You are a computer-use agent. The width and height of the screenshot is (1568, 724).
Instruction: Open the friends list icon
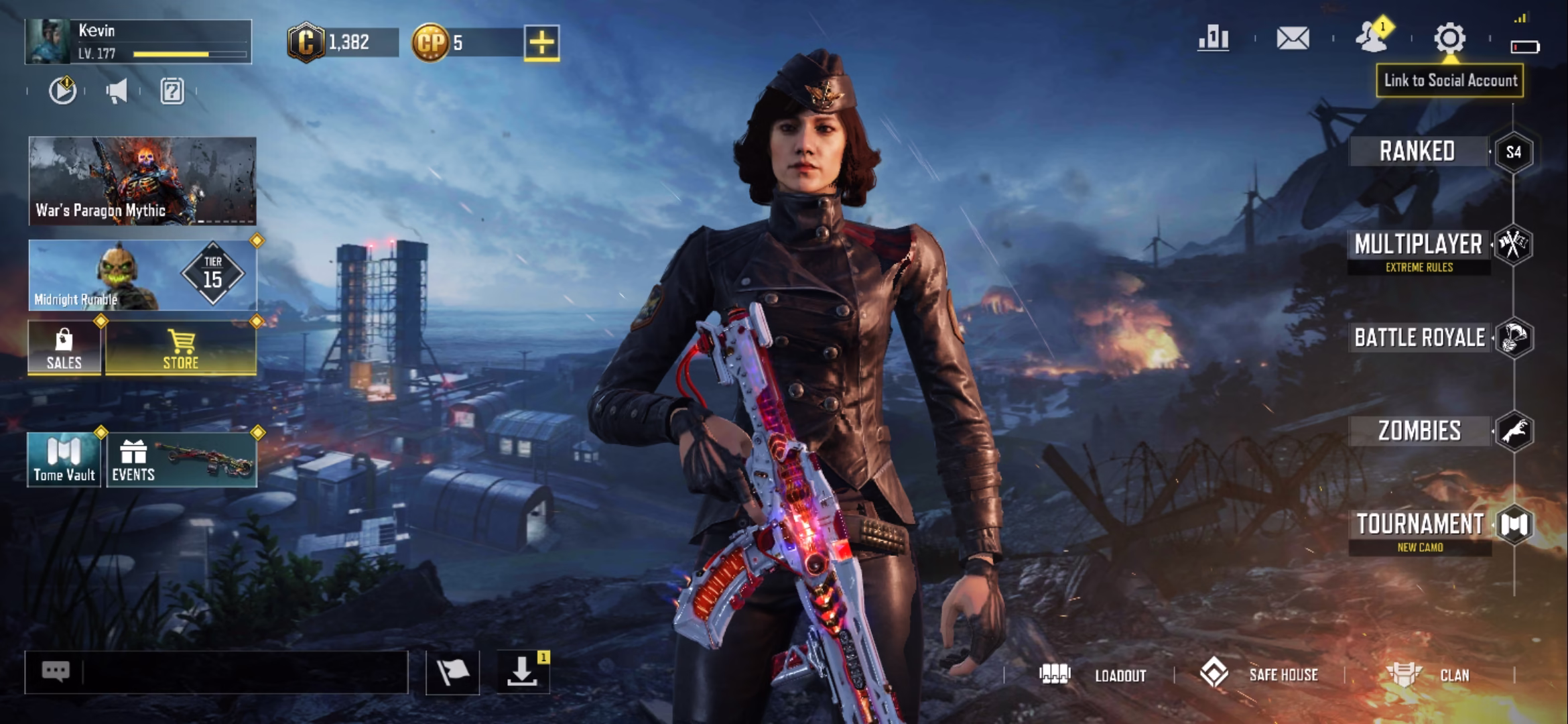pos(1372,38)
